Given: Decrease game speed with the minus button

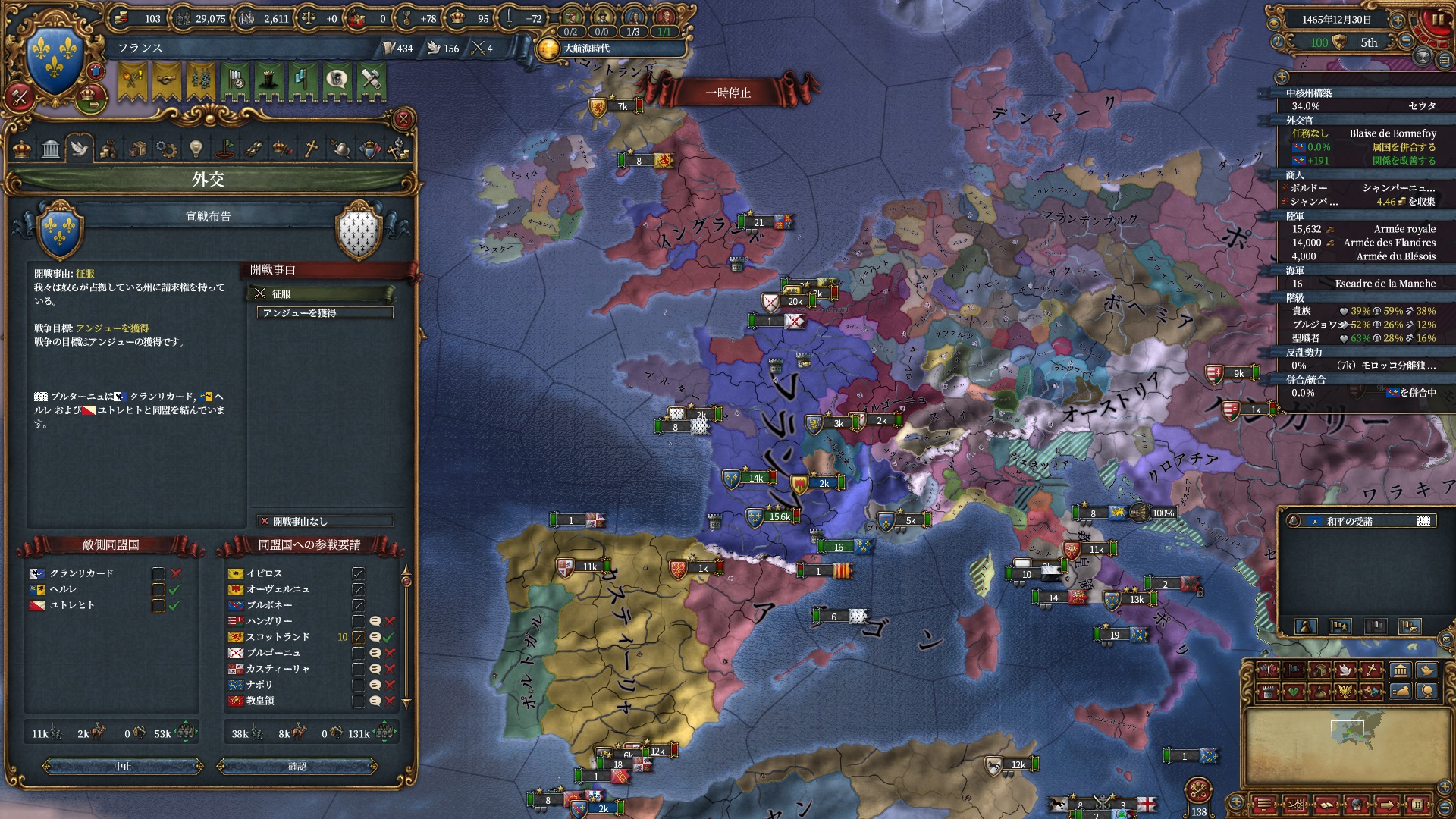Looking at the screenshot, I should tap(1406, 42).
